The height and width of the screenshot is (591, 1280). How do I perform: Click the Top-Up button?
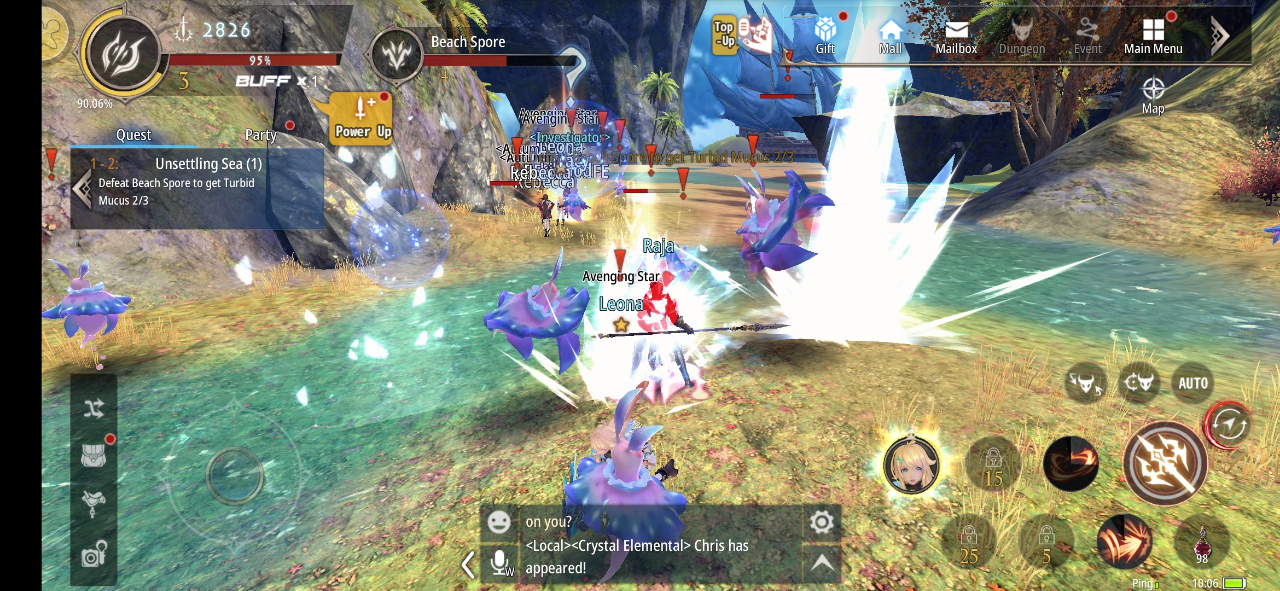click(x=725, y=35)
